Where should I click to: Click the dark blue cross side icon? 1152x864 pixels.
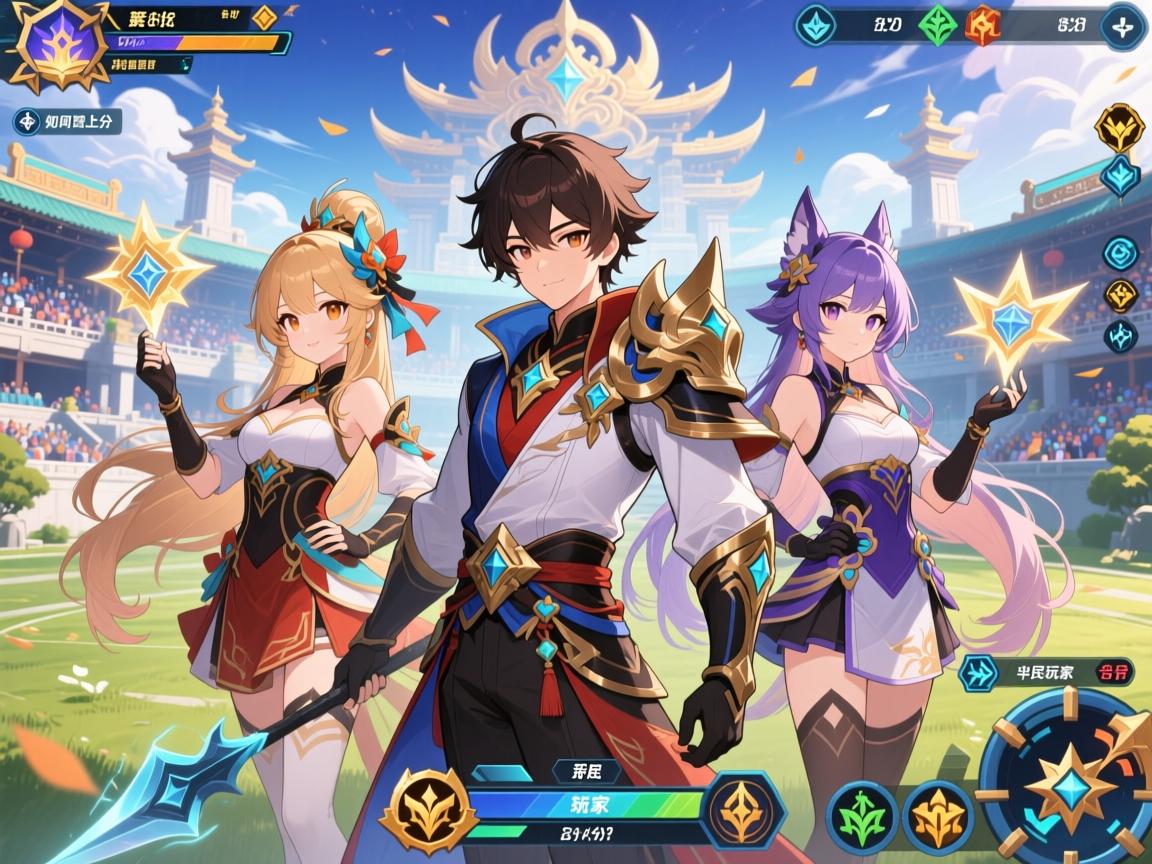(x=1120, y=336)
